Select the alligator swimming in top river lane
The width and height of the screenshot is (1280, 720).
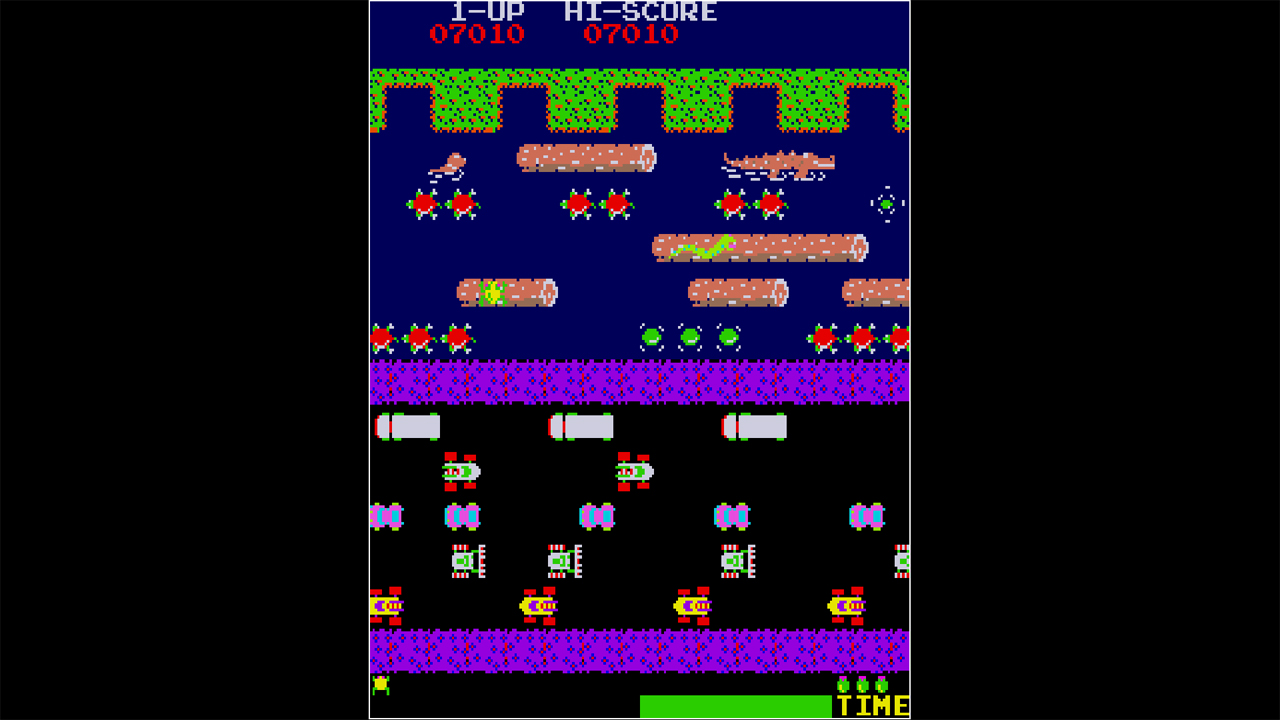pyautogui.click(x=778, y=163)
